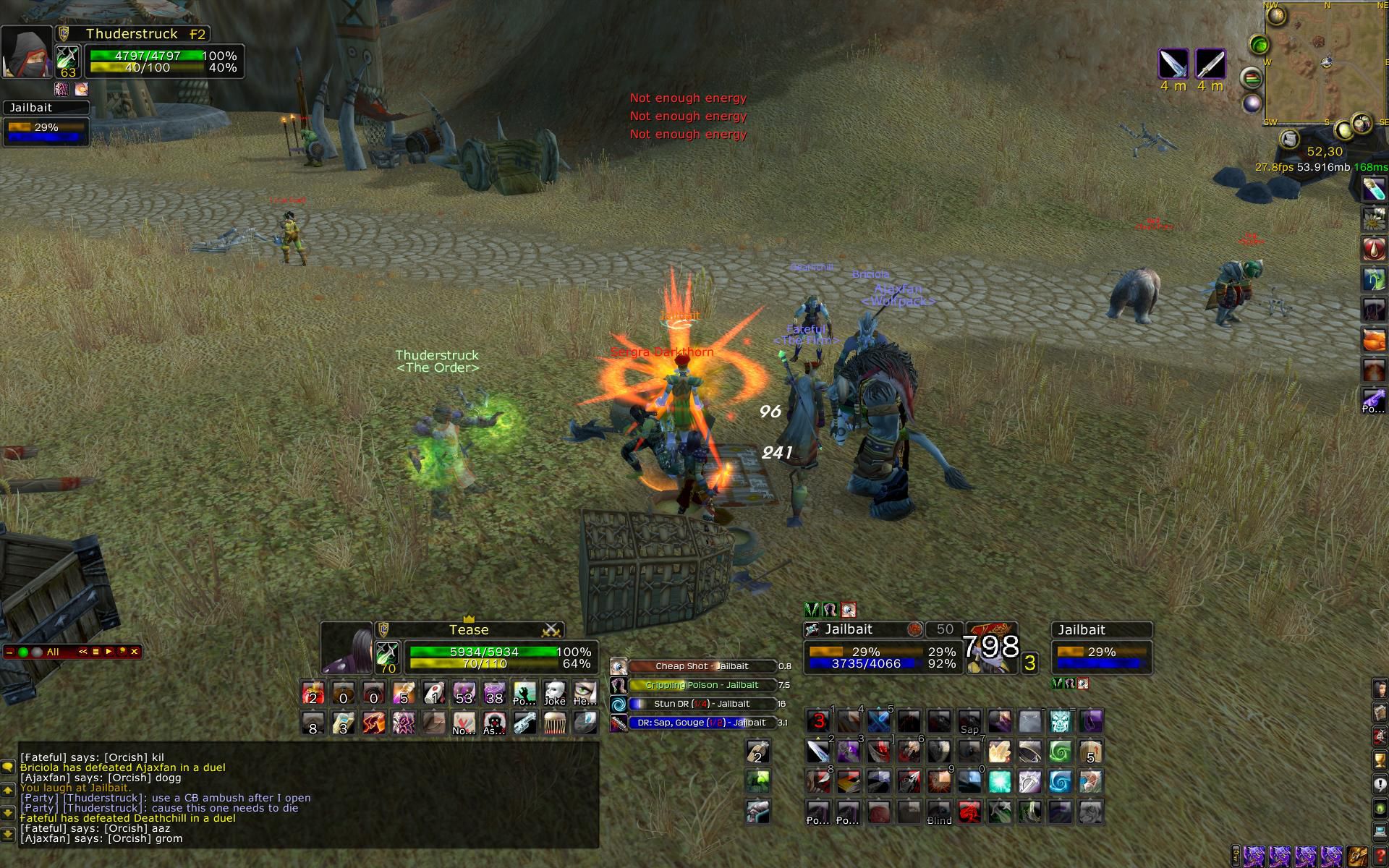Click the main-hand sword weapon buff icon
The image size is (1389, 868).
[1173, 65]
